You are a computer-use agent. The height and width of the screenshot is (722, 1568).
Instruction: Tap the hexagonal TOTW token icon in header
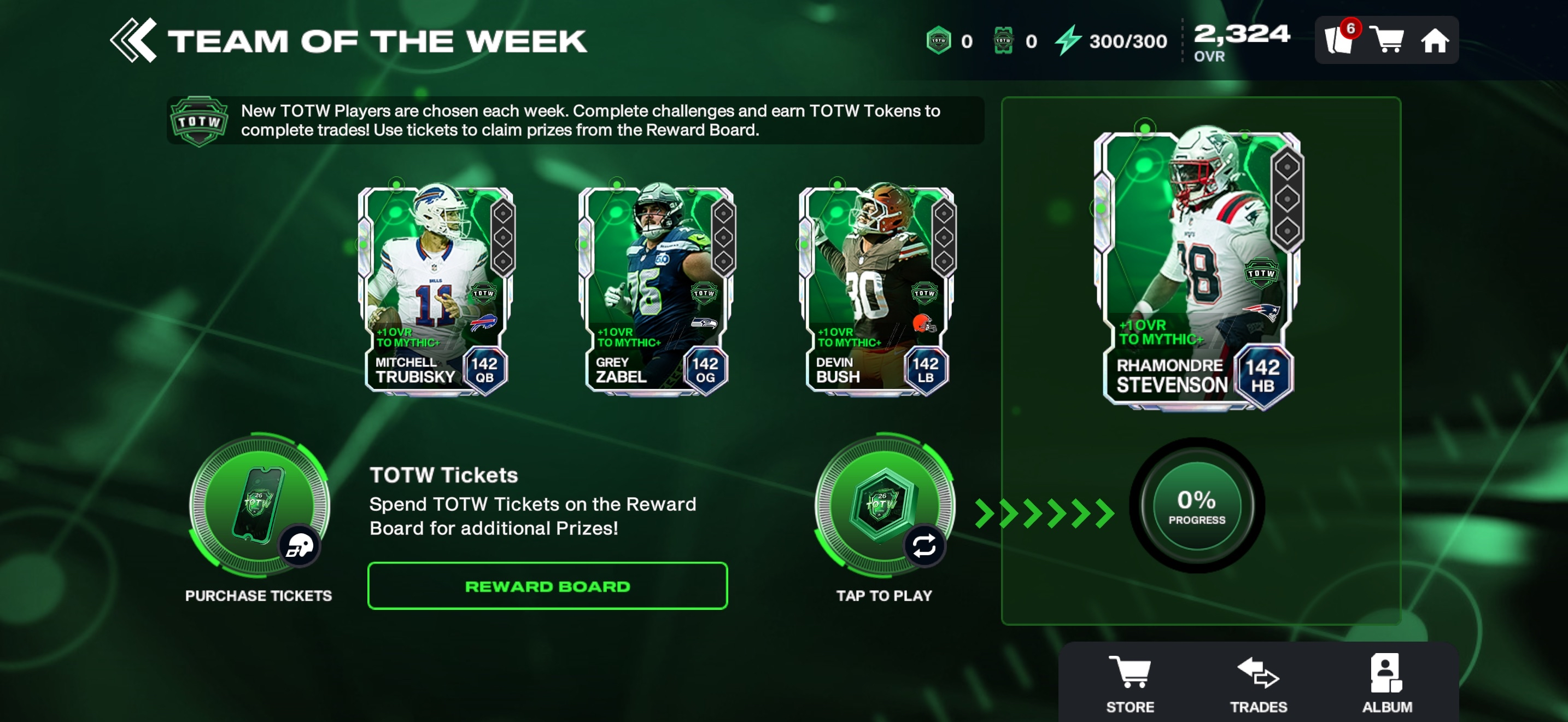point(939,41)
